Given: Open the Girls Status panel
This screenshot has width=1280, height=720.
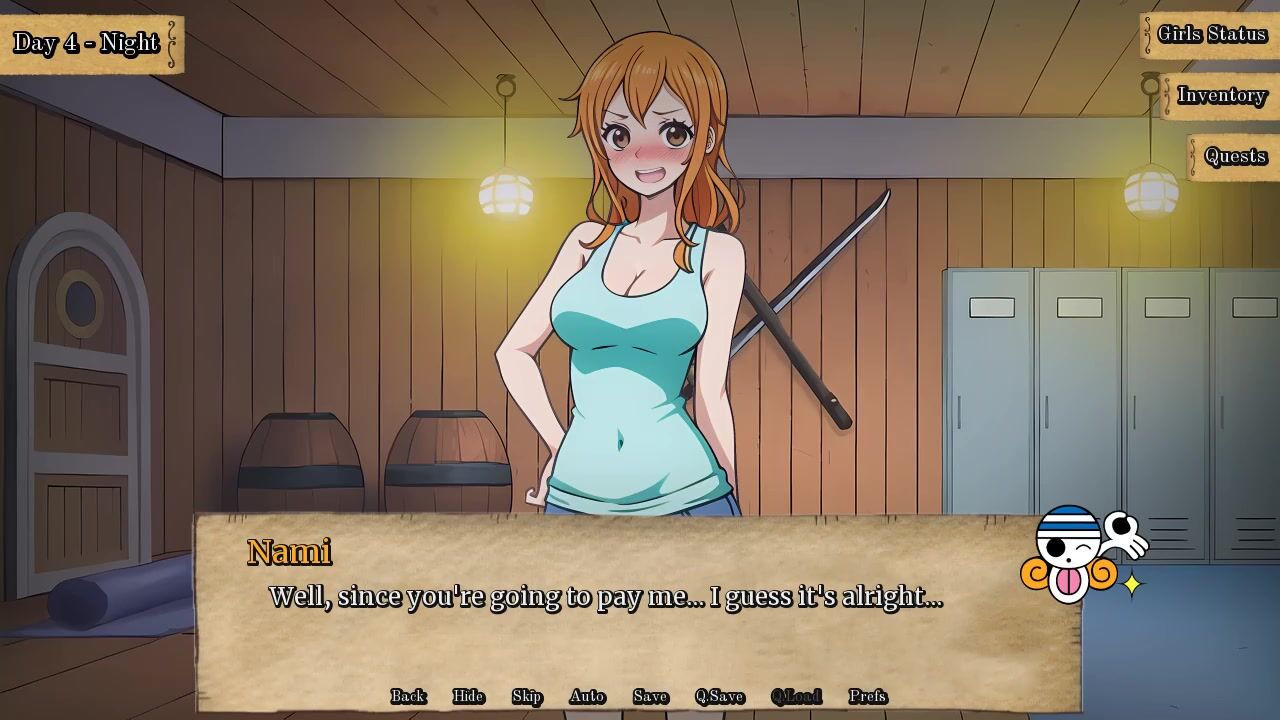Looking at the screenshot, I should [x=1211, y=35].
